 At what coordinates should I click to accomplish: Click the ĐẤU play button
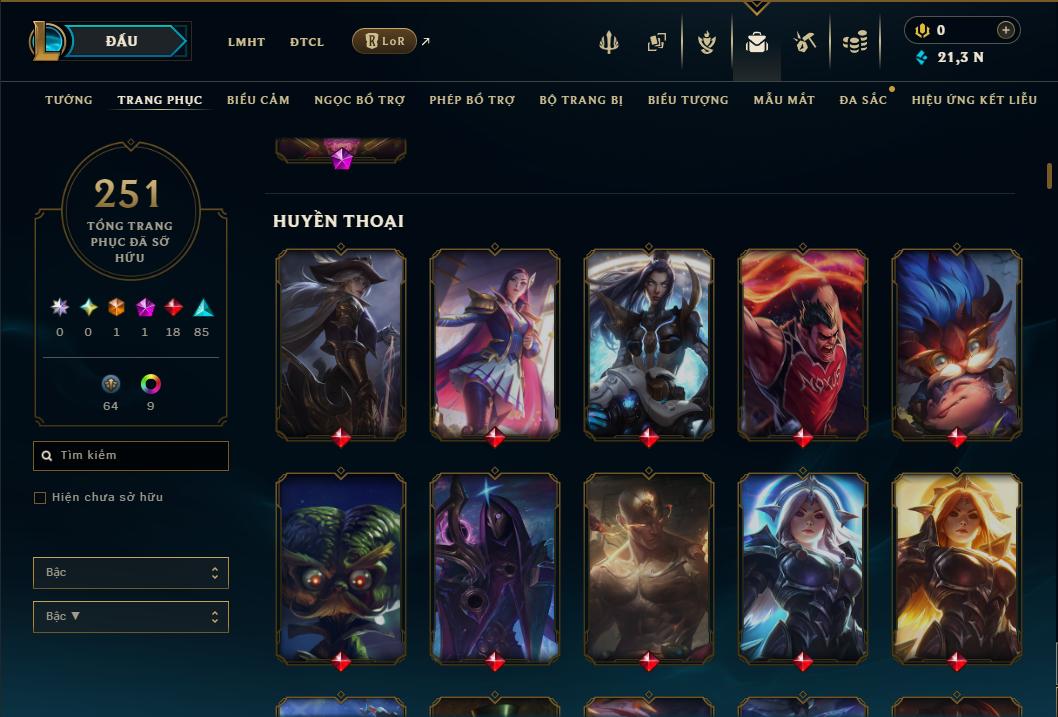tap(121, 41)
